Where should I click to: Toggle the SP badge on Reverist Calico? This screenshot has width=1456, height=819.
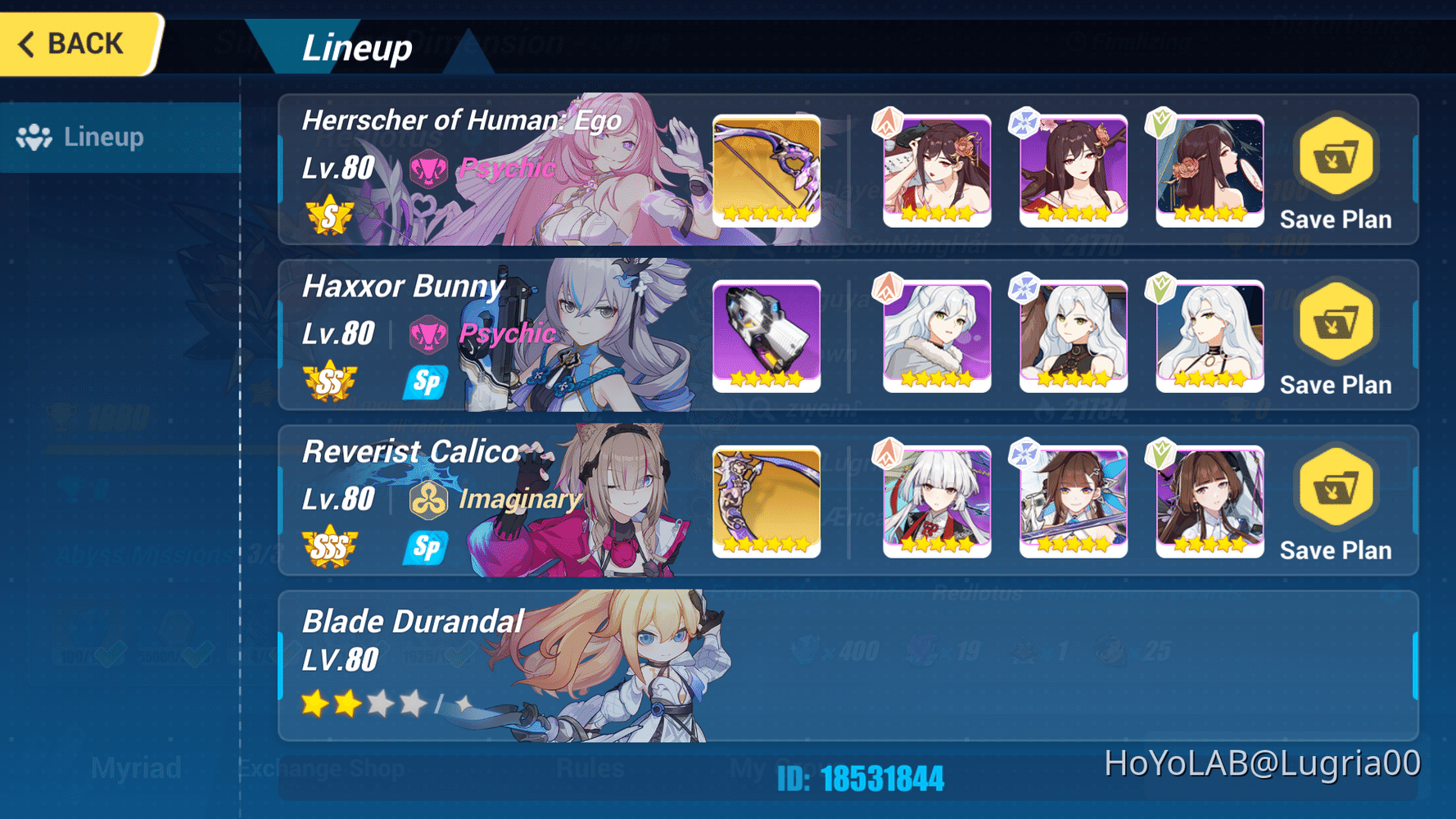pyautogui.click(x=425, y=549)
